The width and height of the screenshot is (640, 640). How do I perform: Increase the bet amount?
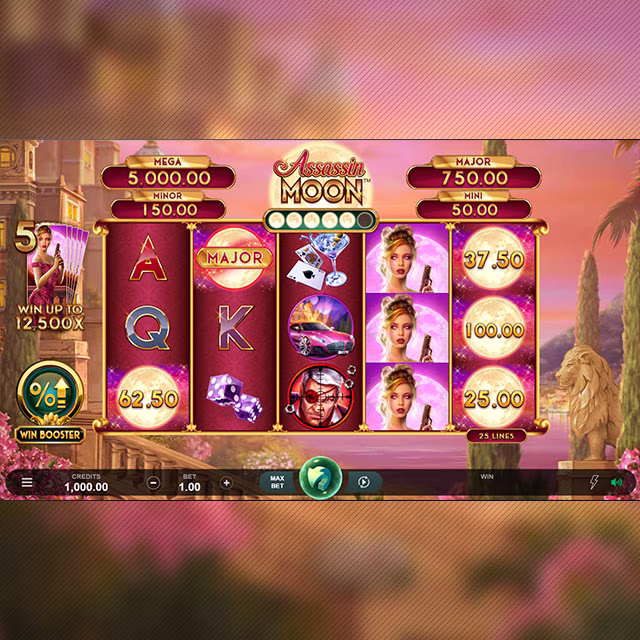pos(226,482)
